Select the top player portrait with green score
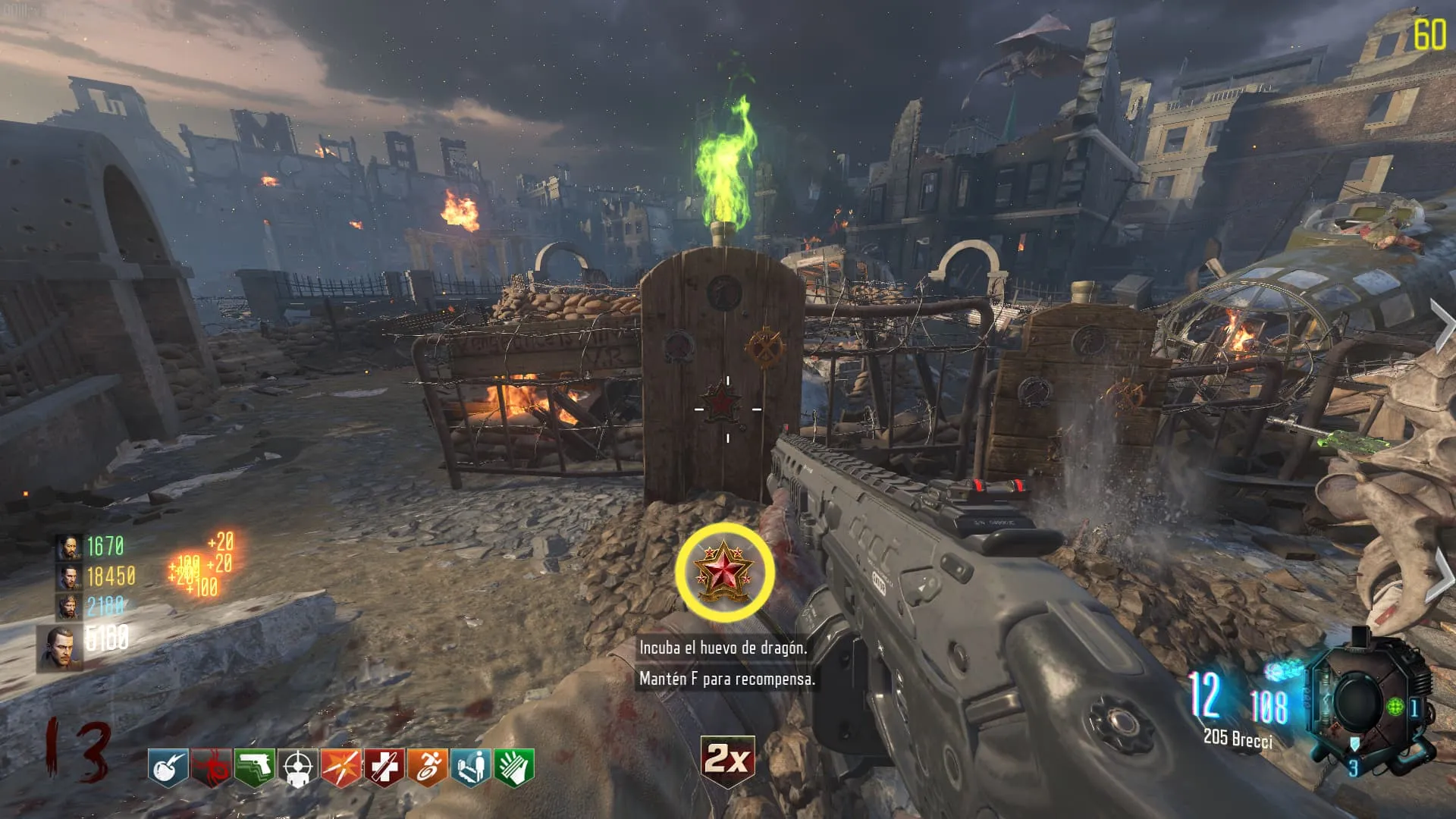The image size is (1456, 819). click(x=68, y=547)
